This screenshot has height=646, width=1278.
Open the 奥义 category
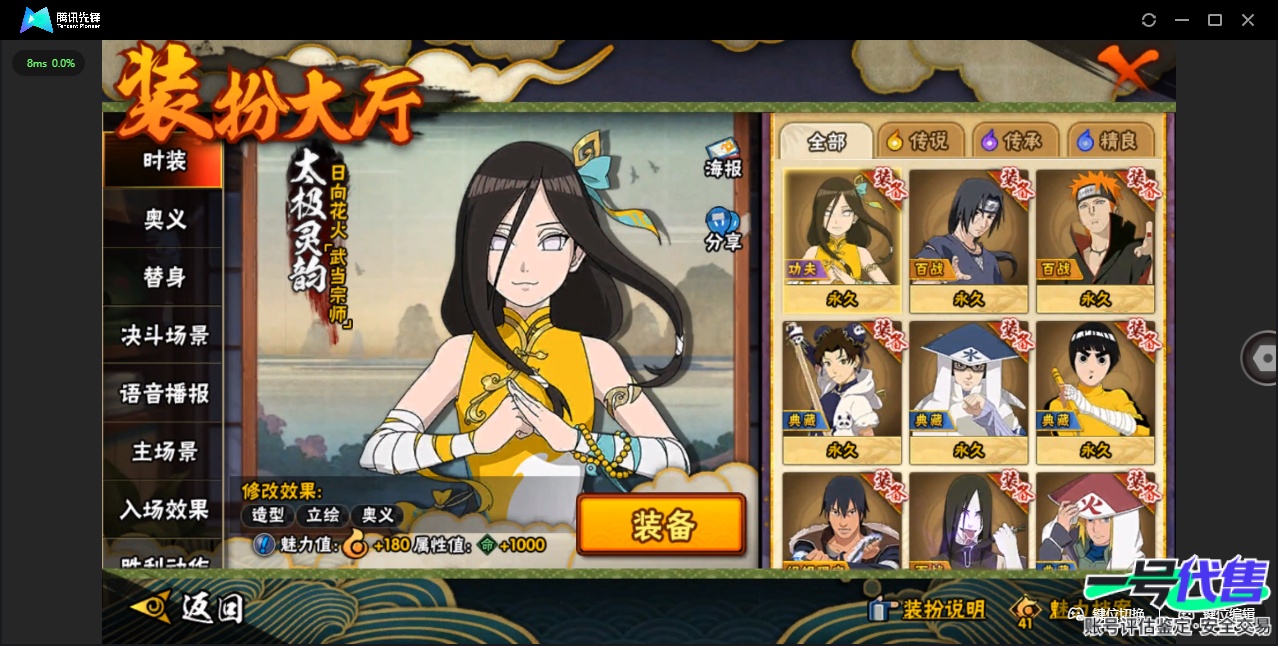pos(164,219)
